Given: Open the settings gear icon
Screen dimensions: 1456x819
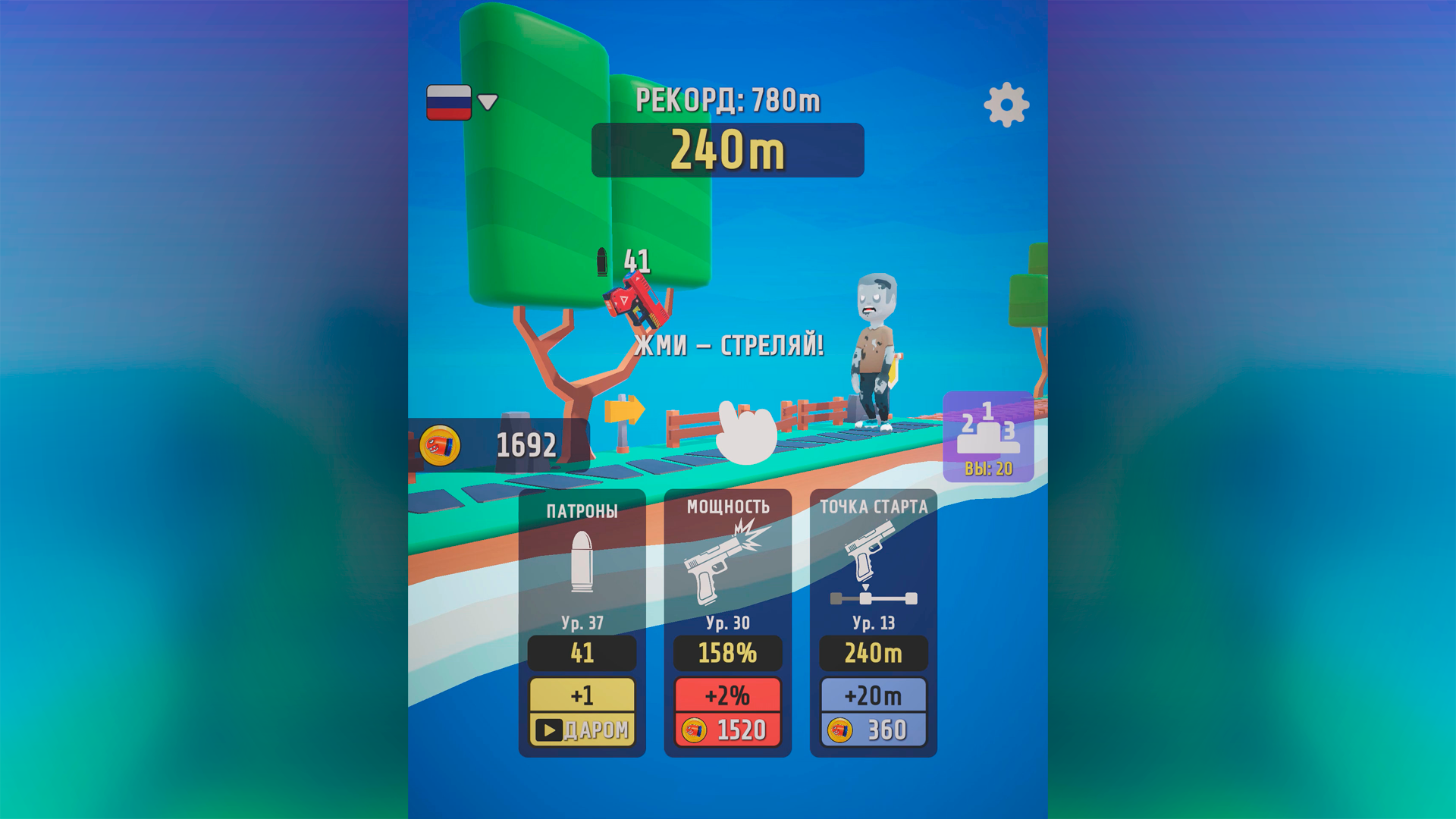Looking at the screenshot, I should pyautogui.click(x=1006, y=104).
